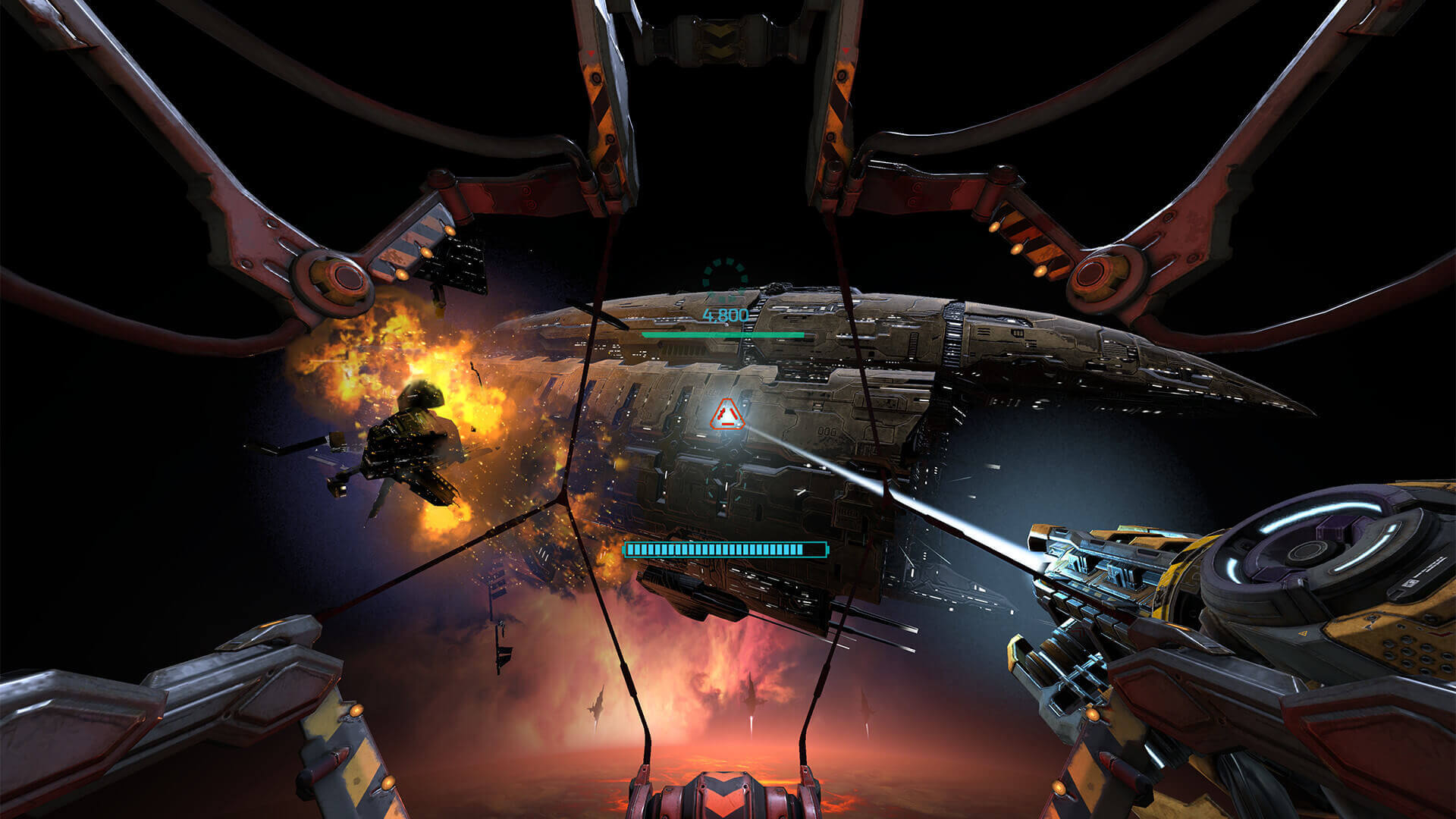Click the red triangular warning target marker
The width and height of the screenshot is (1456, 819).
coord(726,415)
